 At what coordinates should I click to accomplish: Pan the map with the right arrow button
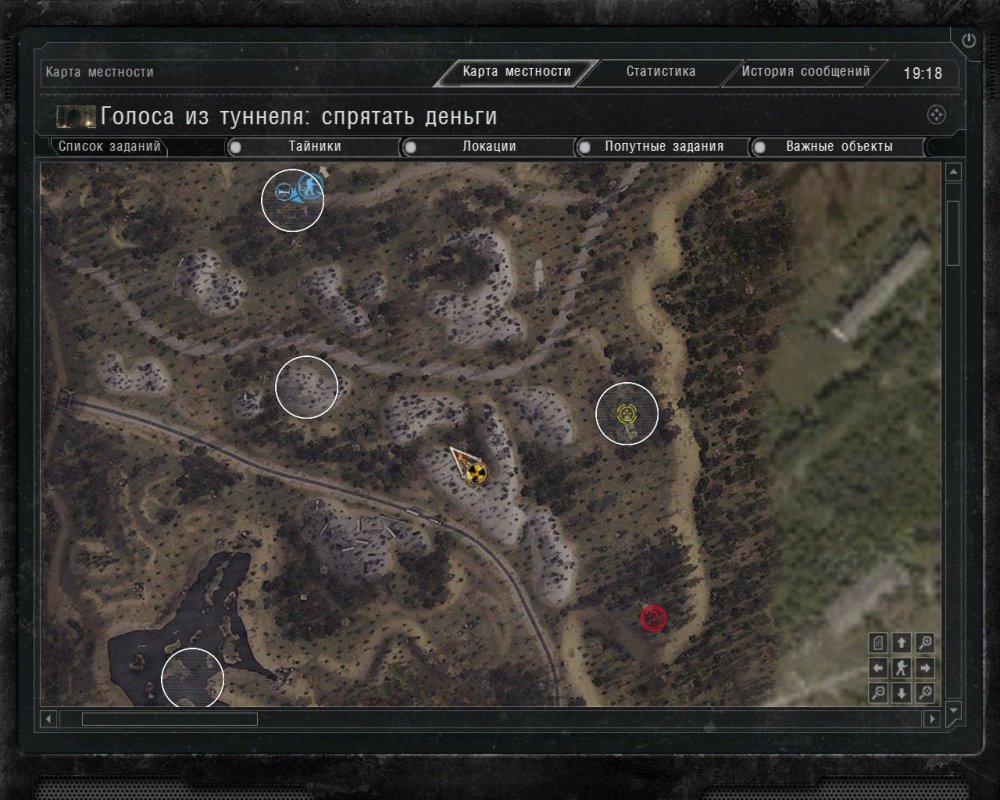click(926, 668)
